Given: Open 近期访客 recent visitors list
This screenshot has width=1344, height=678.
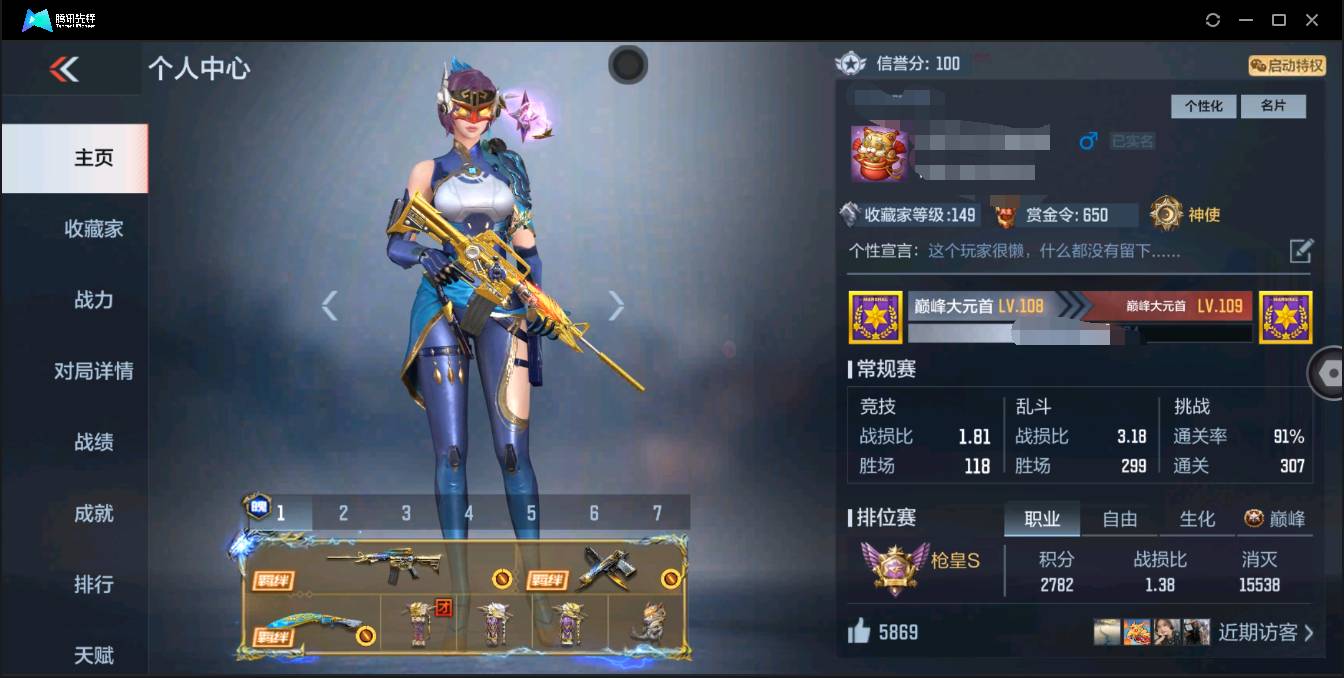Looking at the screenshot, I should click(1265, 632).
